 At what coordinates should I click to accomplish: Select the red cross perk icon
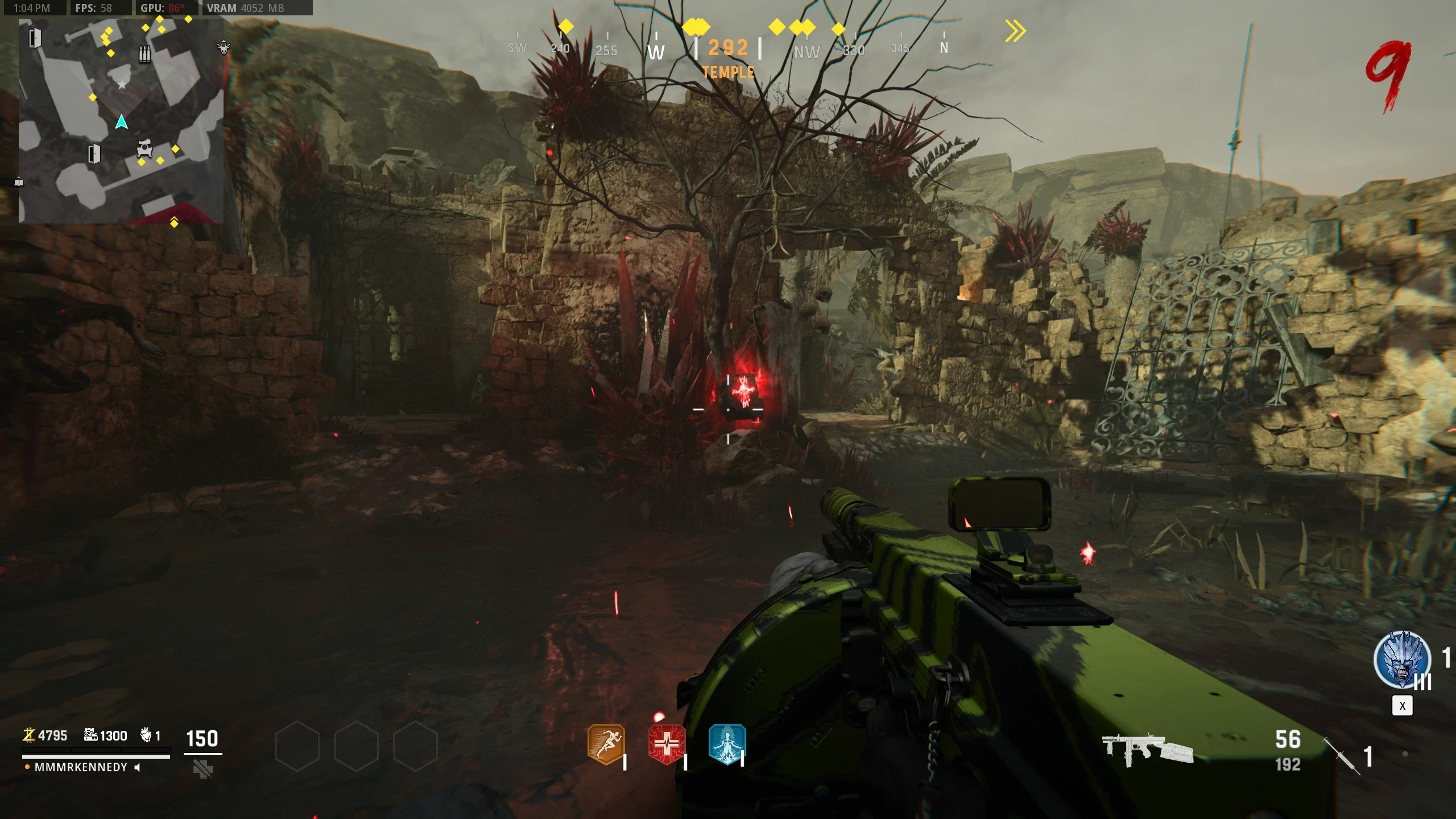pos(667,744)
